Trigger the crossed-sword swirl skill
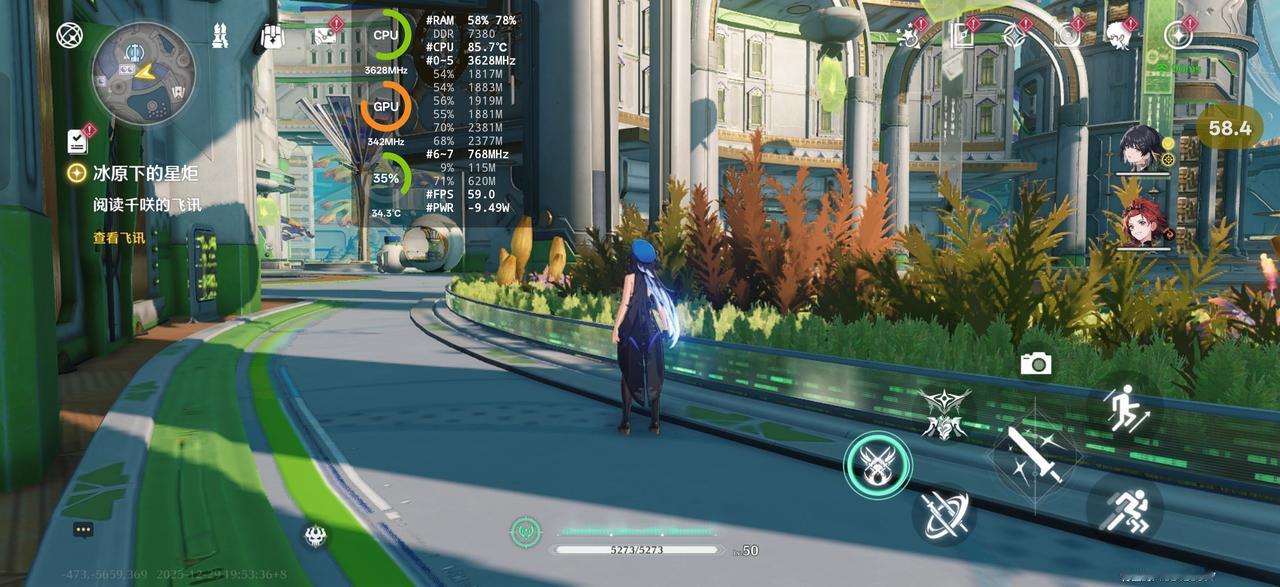The image size is (1280, 587). coord(943,514)
